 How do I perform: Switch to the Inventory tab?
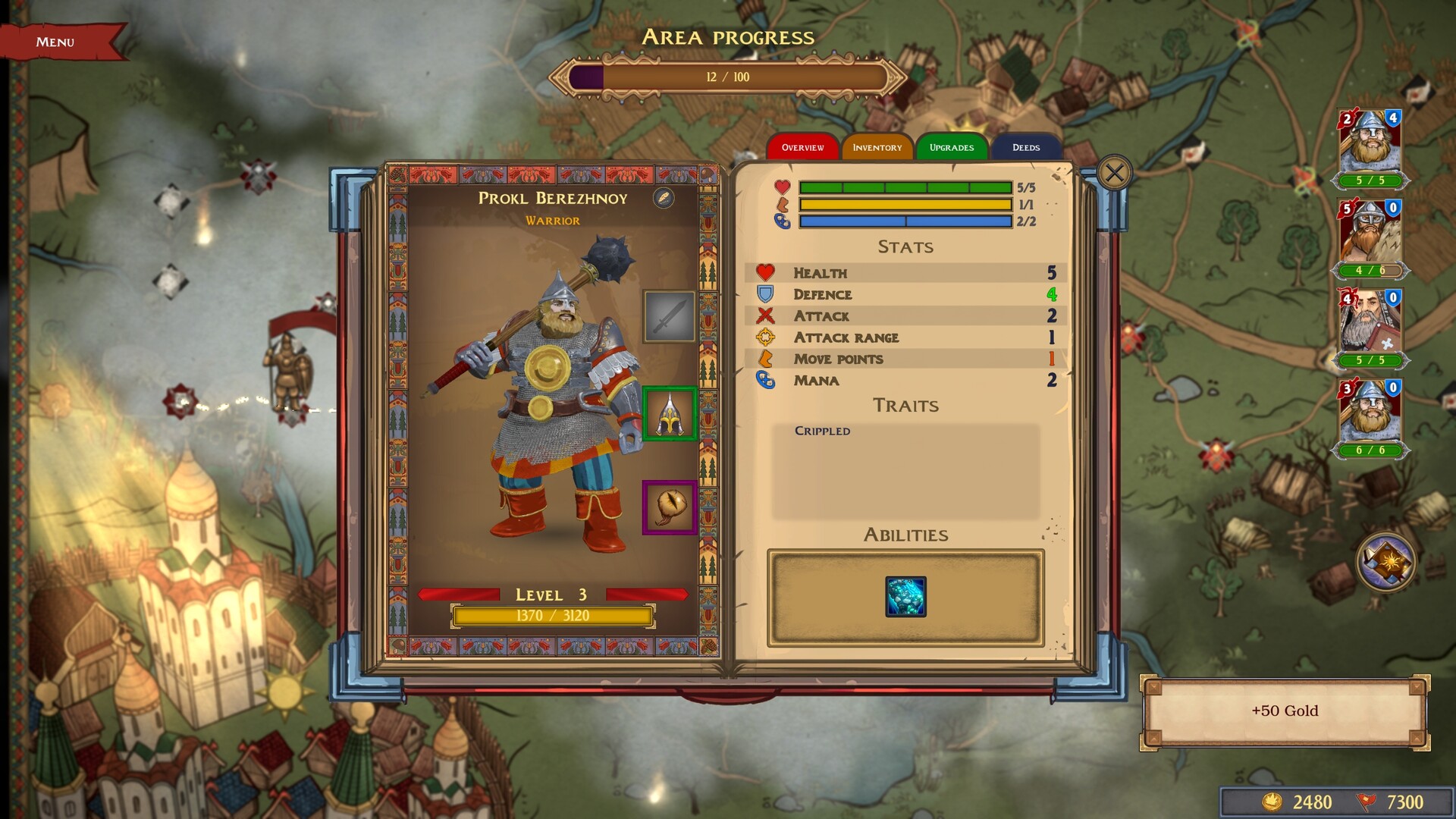(x=877, y=147)
